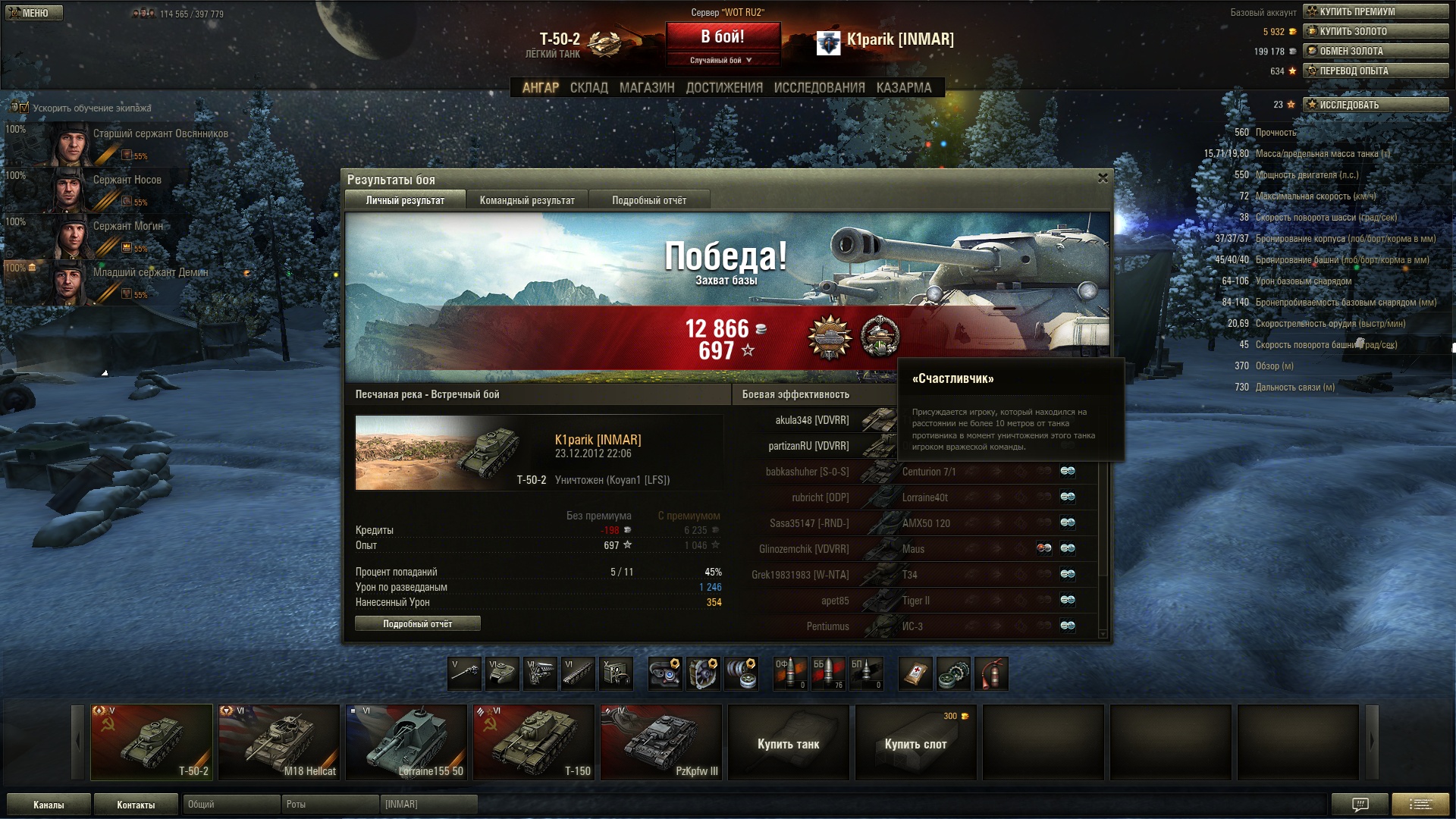Open the Магазин section
The width and height of the screenshot is (1456, 819).
coord(646,88)
